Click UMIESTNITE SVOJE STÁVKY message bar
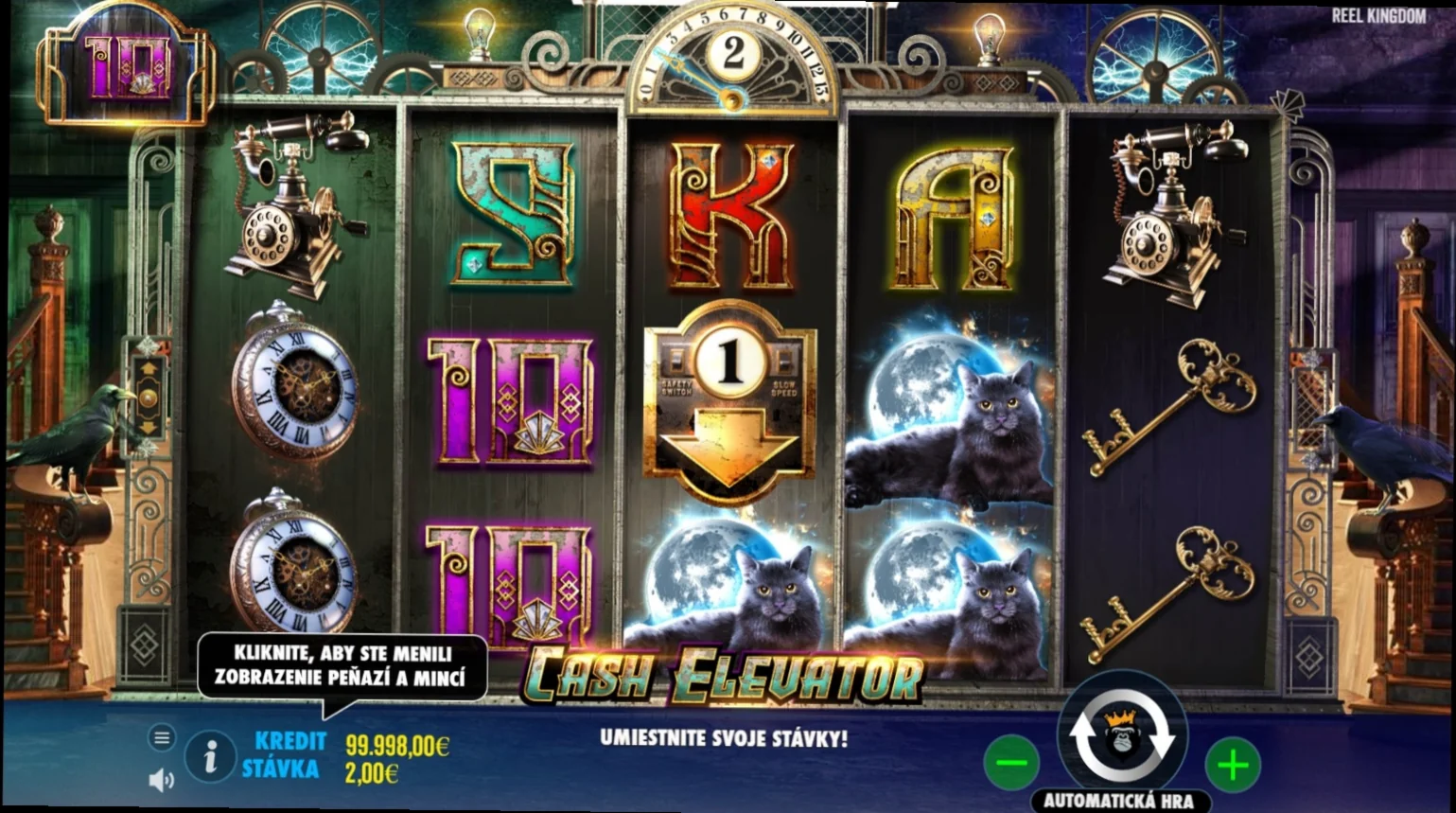Viewport: 1456px width, 813px height. pos(725,736)
